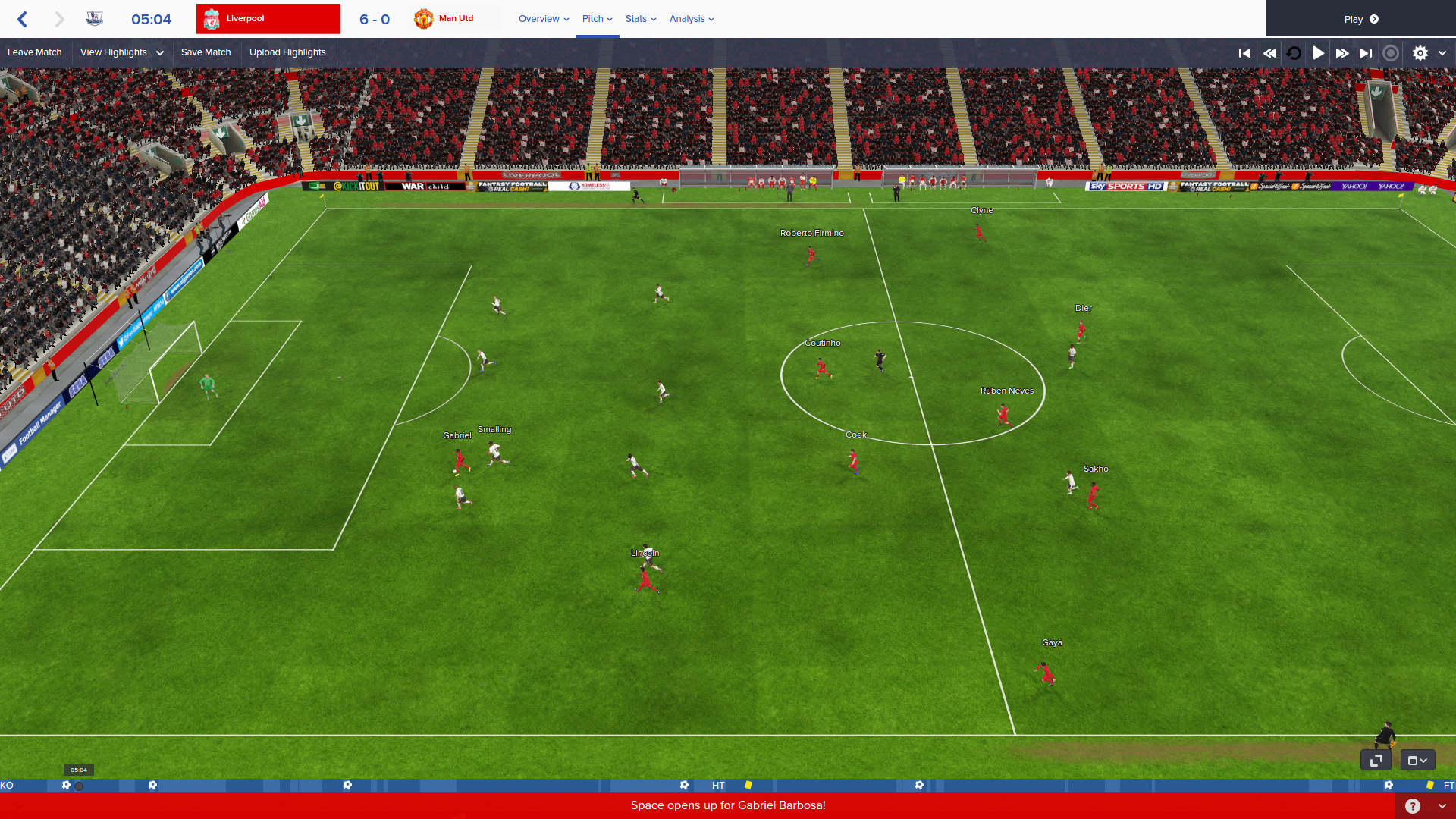
Task: Save the match
Action: pyautogui.click(x=206, y=52)
